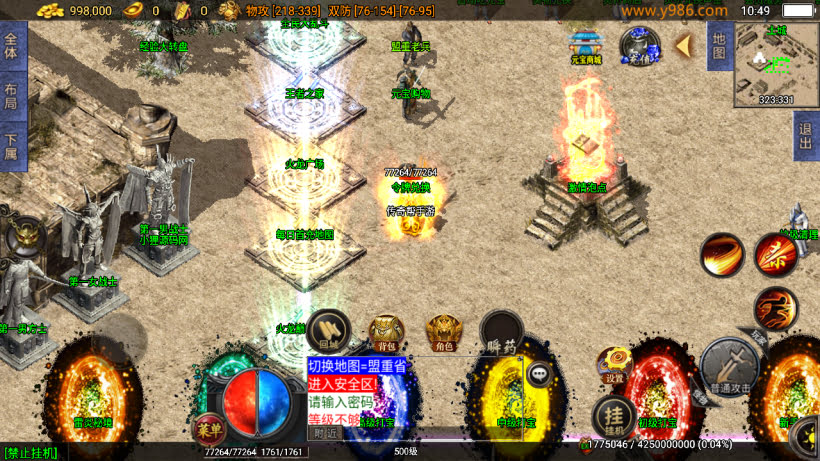
Task: Open the 充值 recharge icon
Action: click(638, 45)
